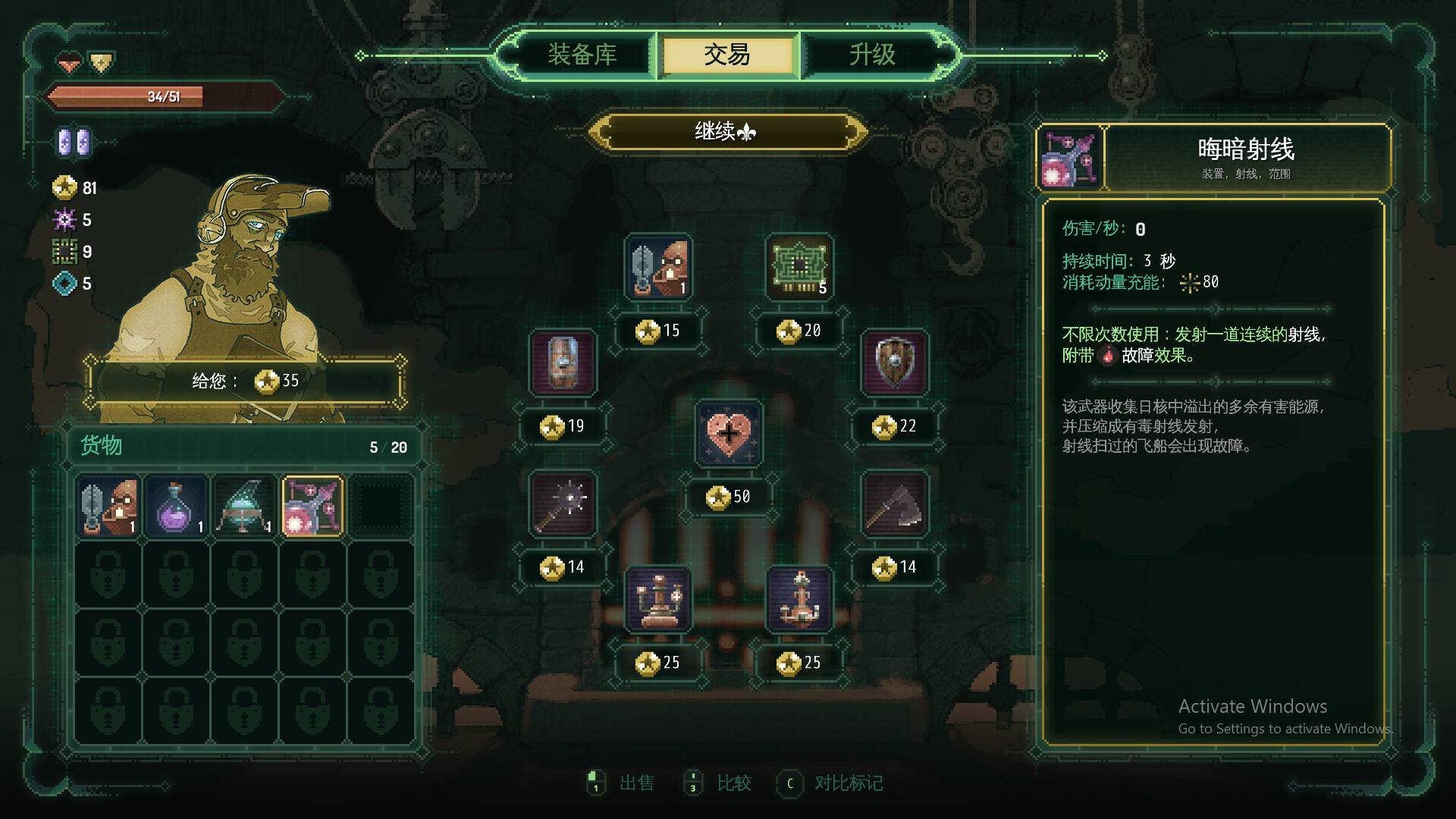Viewport: 1456px width, 819px height.
Task: Choose the axe item priced 14
Action: coord(893,505)
